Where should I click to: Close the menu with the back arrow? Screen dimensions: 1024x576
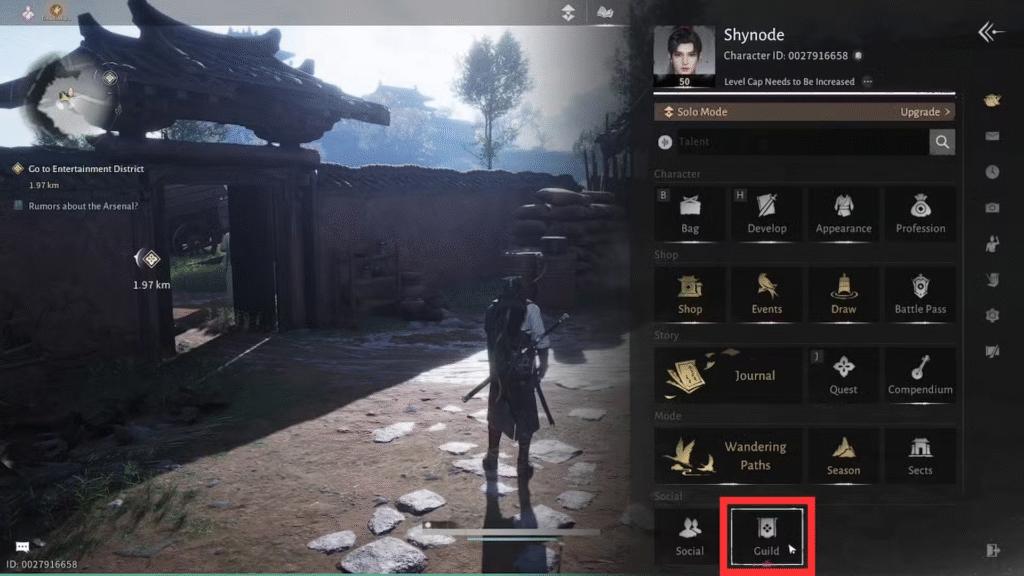(x=991, y=33)
